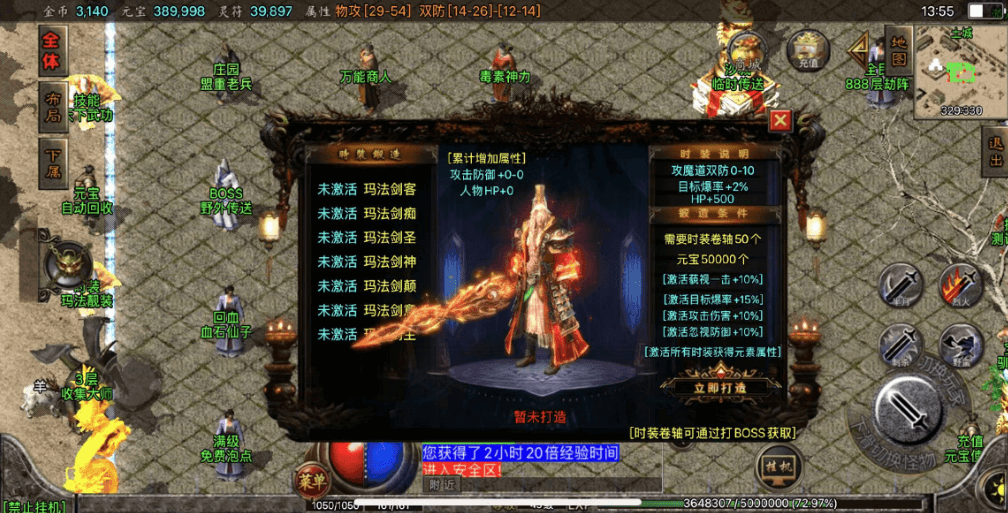Pick the 玛法剑神 fashion row

tap(367, 262)
